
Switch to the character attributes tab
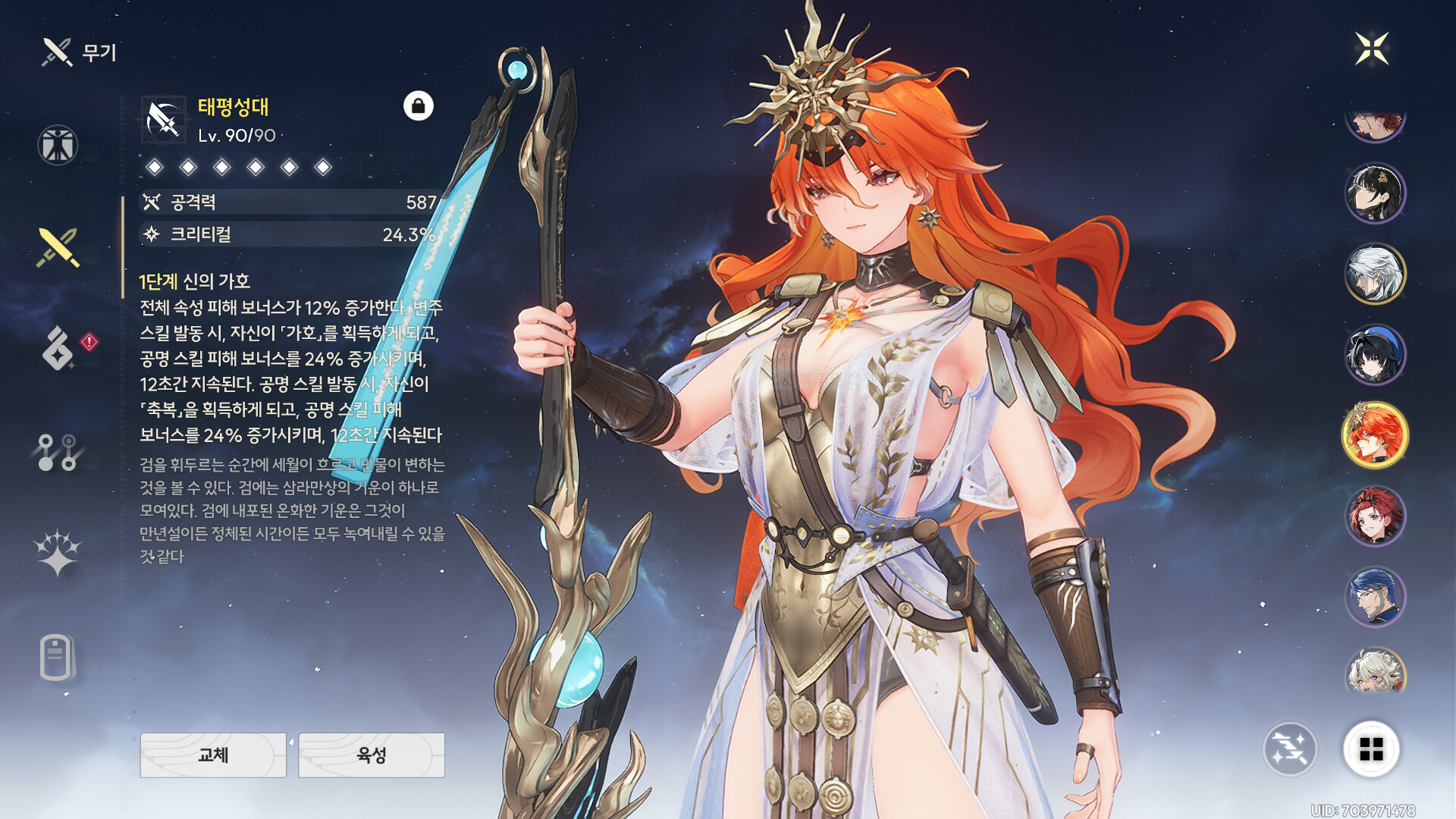click(x=58, y=145)
